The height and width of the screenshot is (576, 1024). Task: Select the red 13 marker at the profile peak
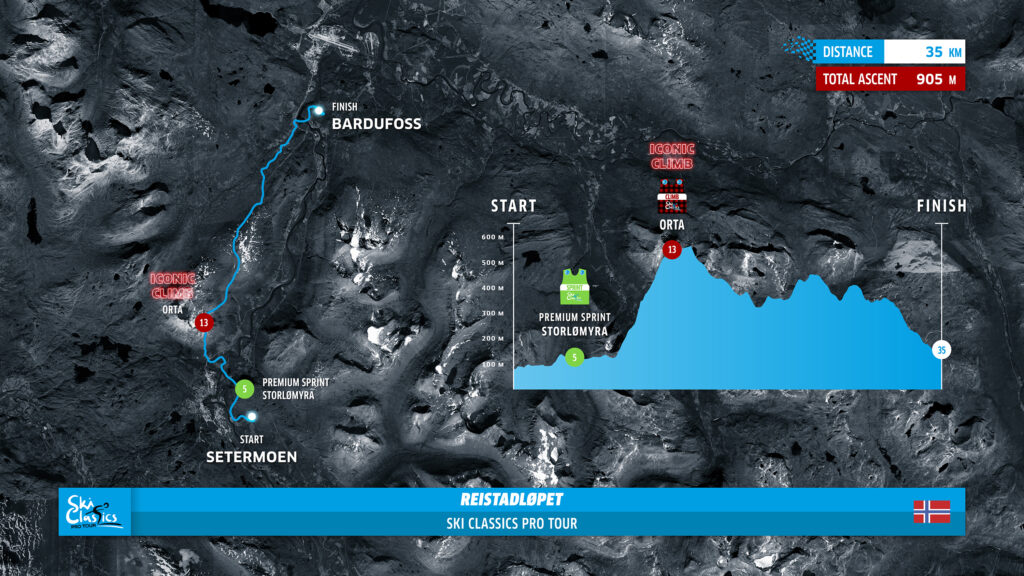pos(672,249)
